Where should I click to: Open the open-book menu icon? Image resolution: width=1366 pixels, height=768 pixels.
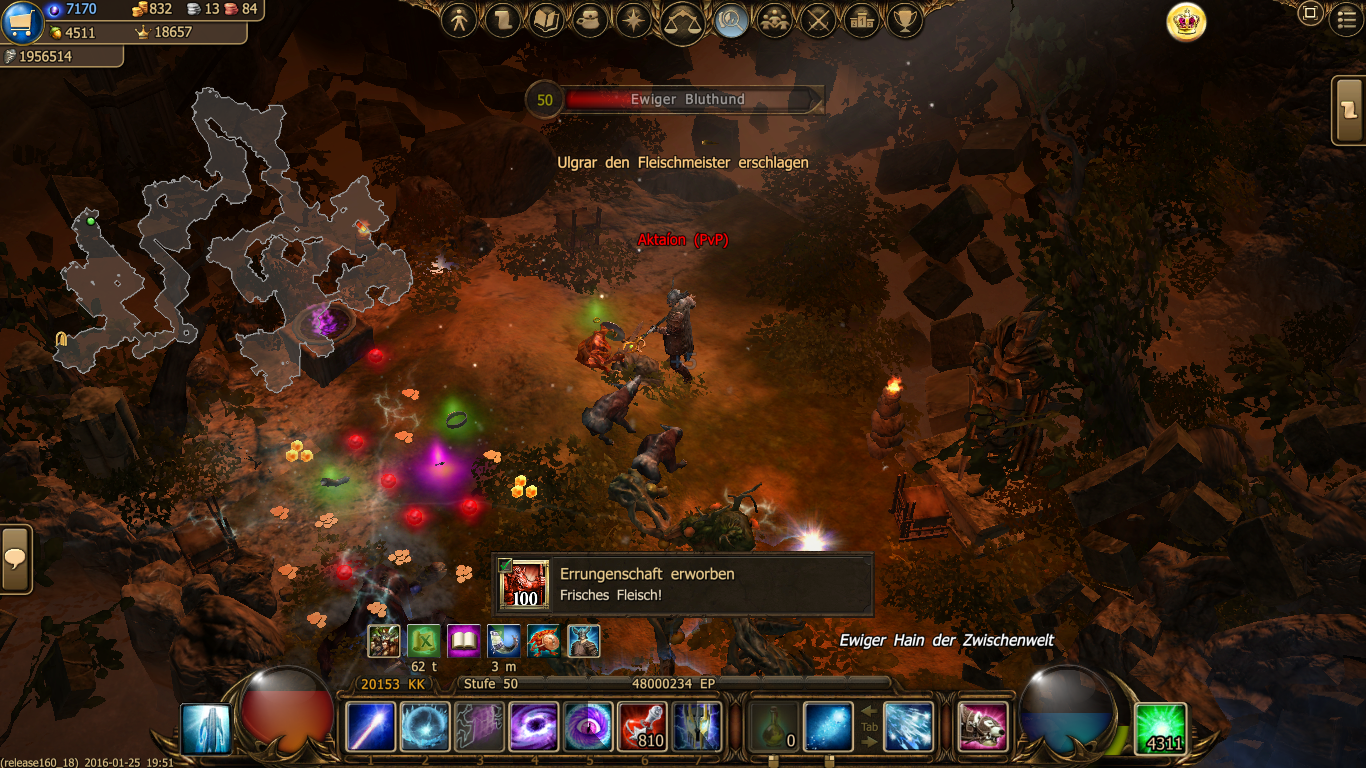click(547, 20)
